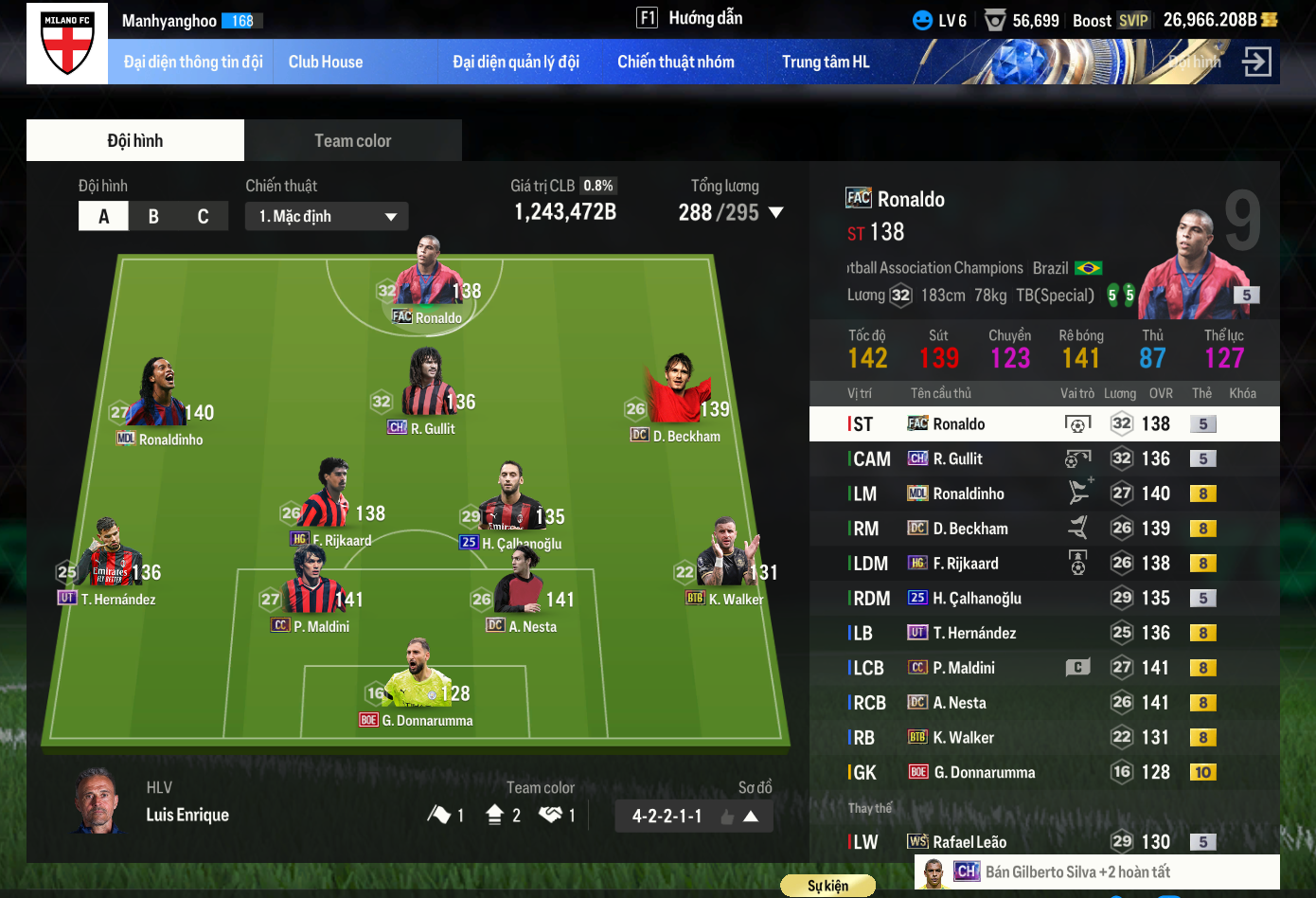Image resolution: width=1316 pixels, height=898 pixels.
Task: Open the Club House menu
Action: pos(326,62)
